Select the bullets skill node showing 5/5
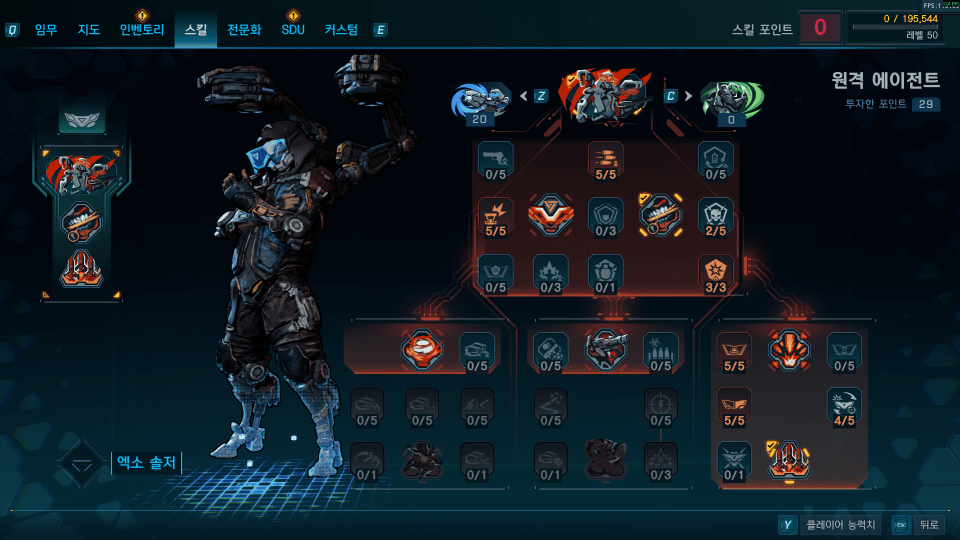Image resolution: width=960 pixels, height=540 pixels. pos(605,158)
